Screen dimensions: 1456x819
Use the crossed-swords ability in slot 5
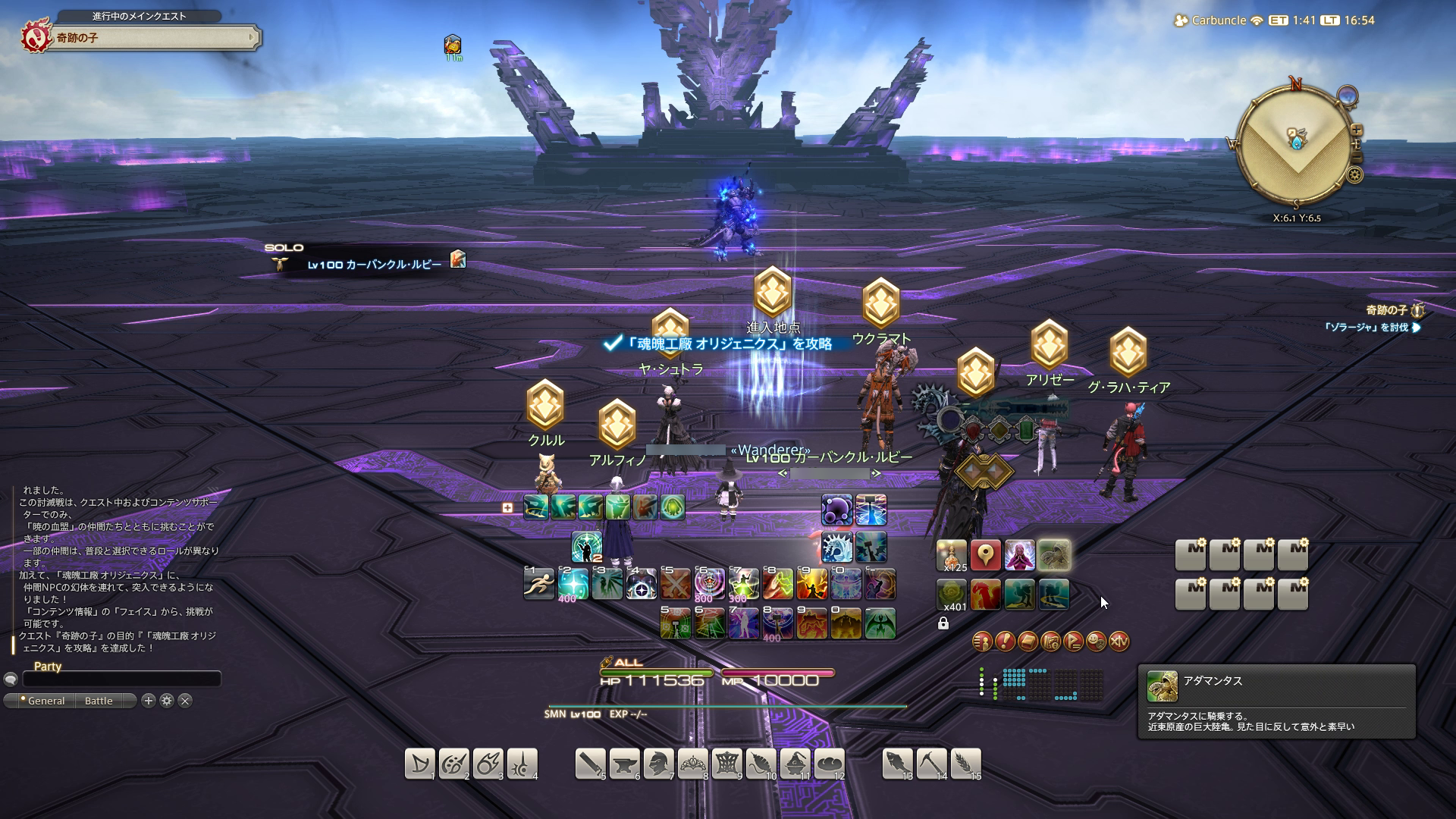(675, 584)
